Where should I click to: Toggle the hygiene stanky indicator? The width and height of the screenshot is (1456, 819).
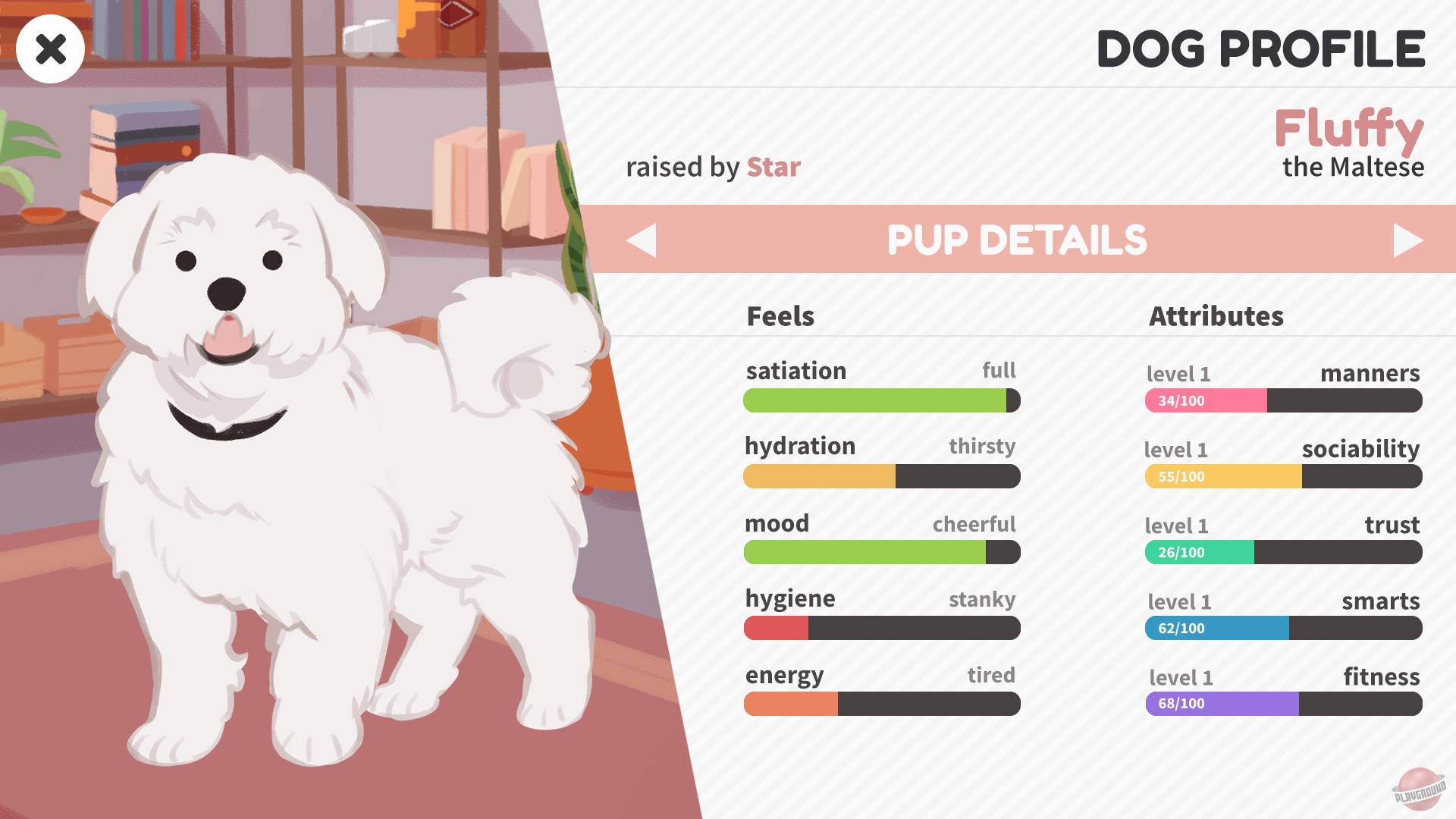click(981, 599)
